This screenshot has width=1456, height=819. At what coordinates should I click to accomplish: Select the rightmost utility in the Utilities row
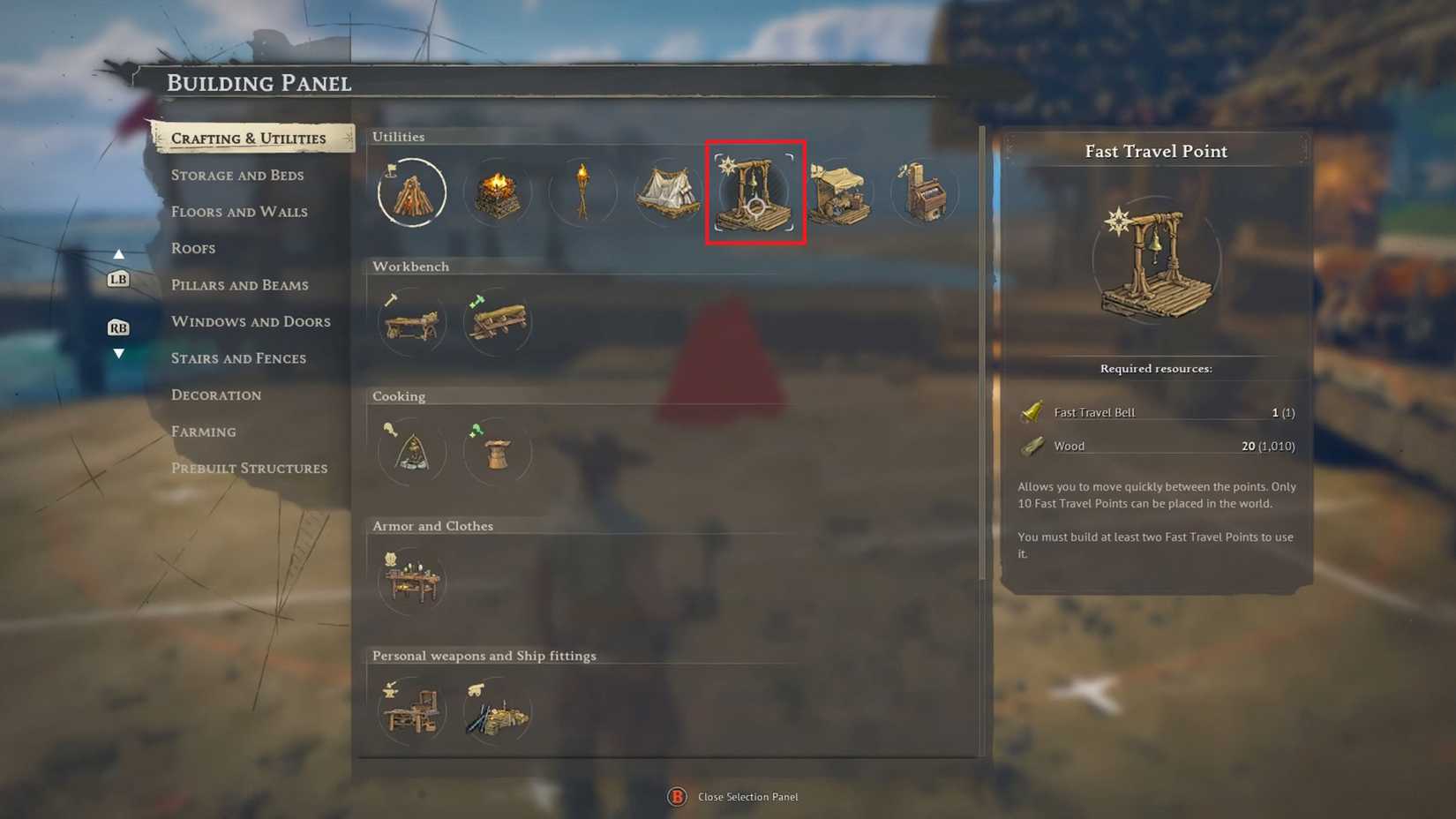click(x=925, y=192)
